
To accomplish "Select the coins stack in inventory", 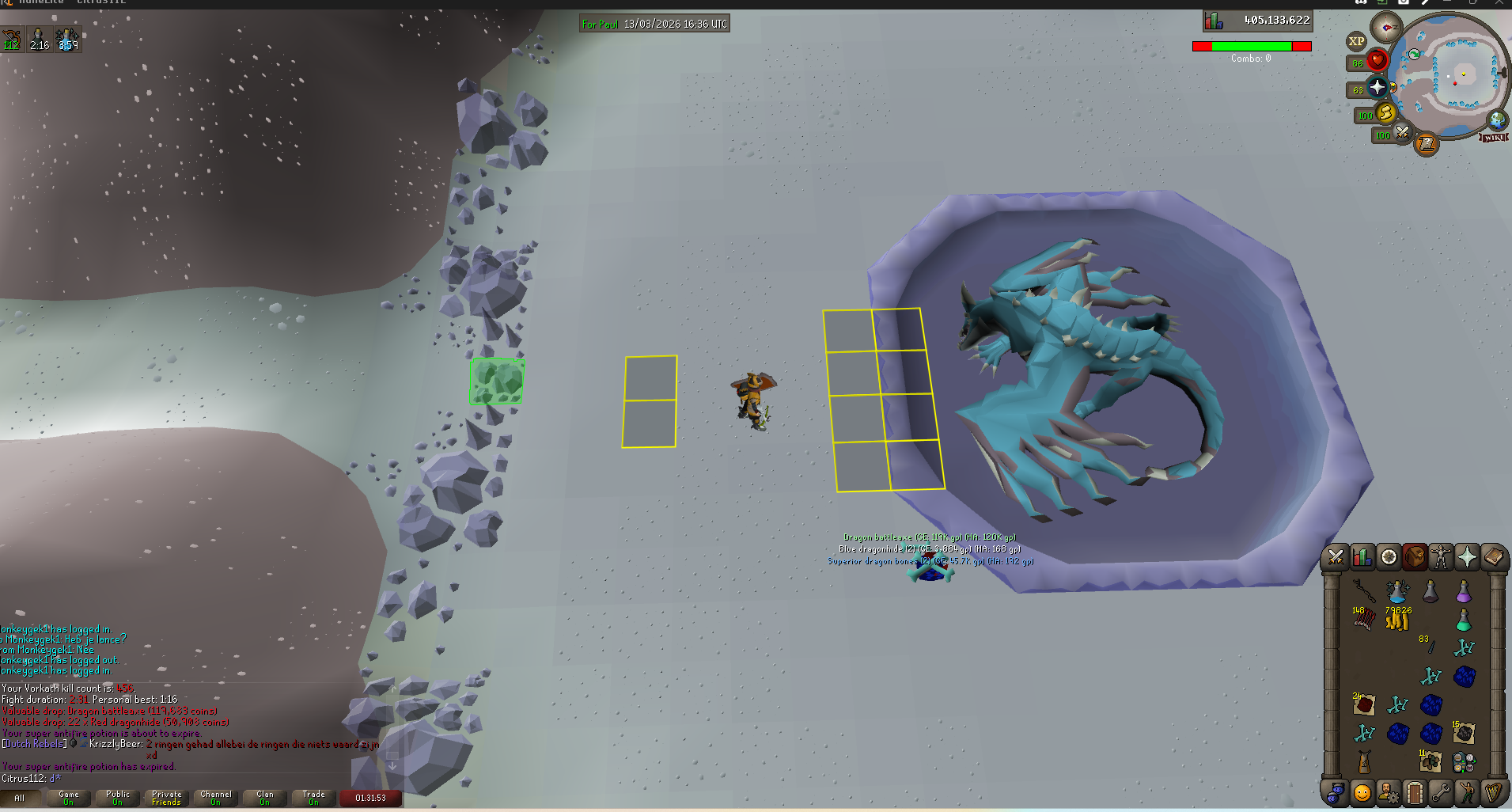I will (x=1397, y=620).
